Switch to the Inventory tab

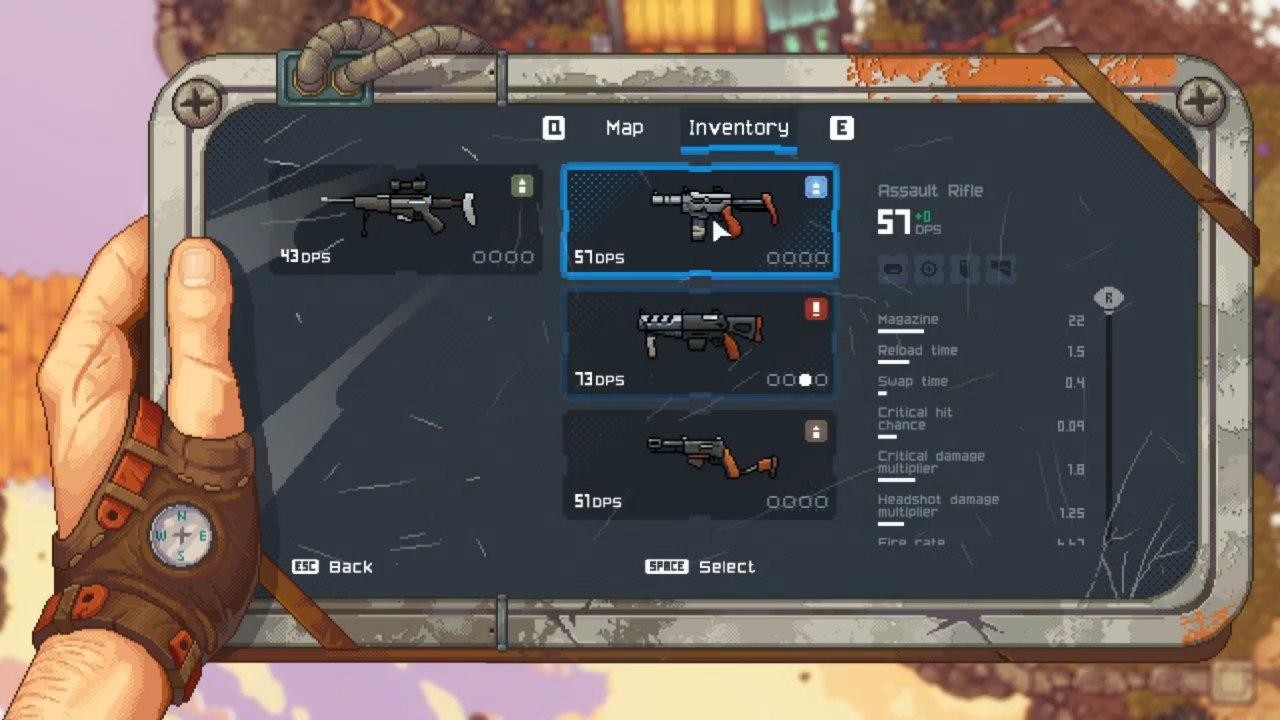[738, 127]
